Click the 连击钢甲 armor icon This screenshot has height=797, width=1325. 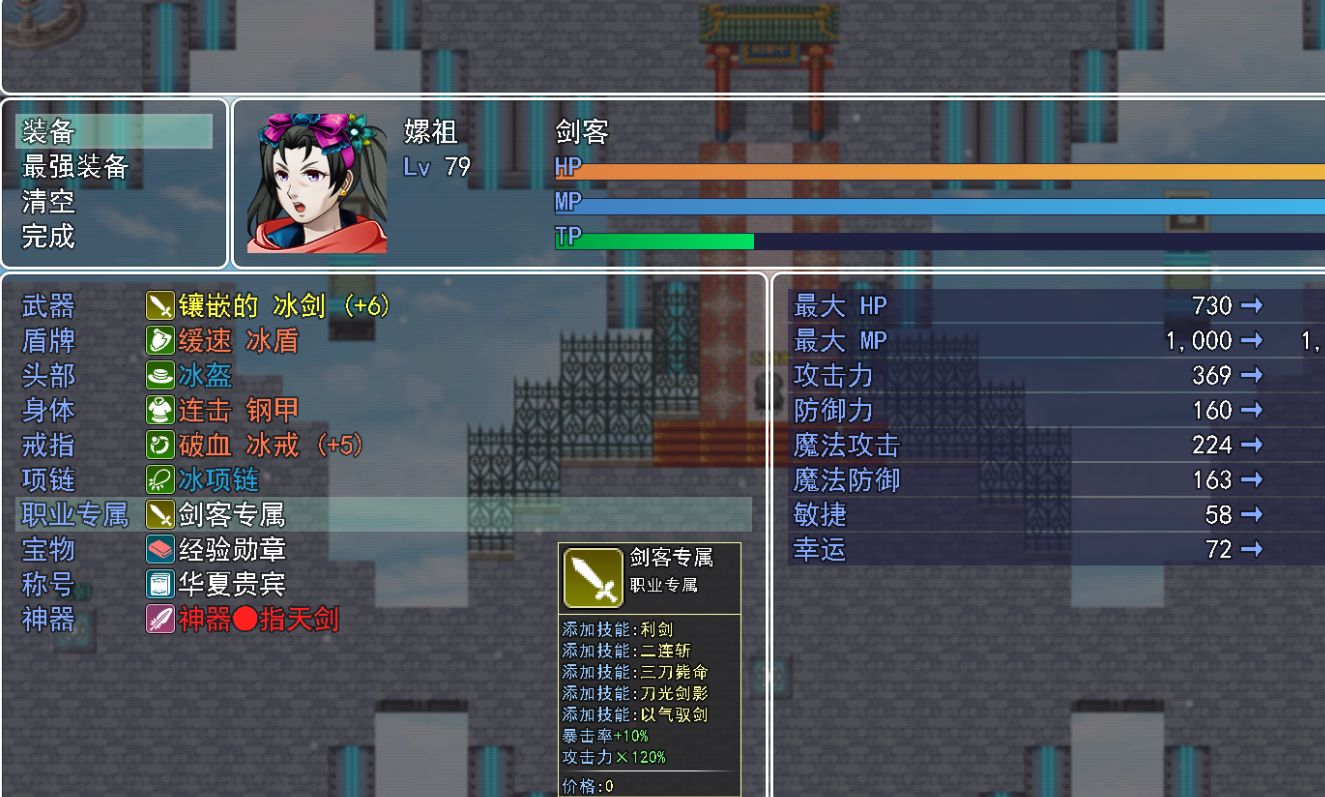[159, 410]
